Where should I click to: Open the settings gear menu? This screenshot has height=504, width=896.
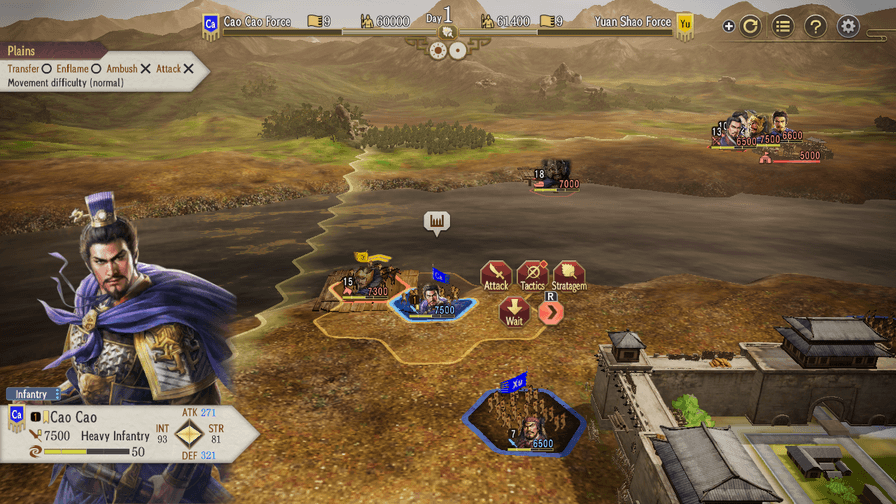[x=849, y=26]
